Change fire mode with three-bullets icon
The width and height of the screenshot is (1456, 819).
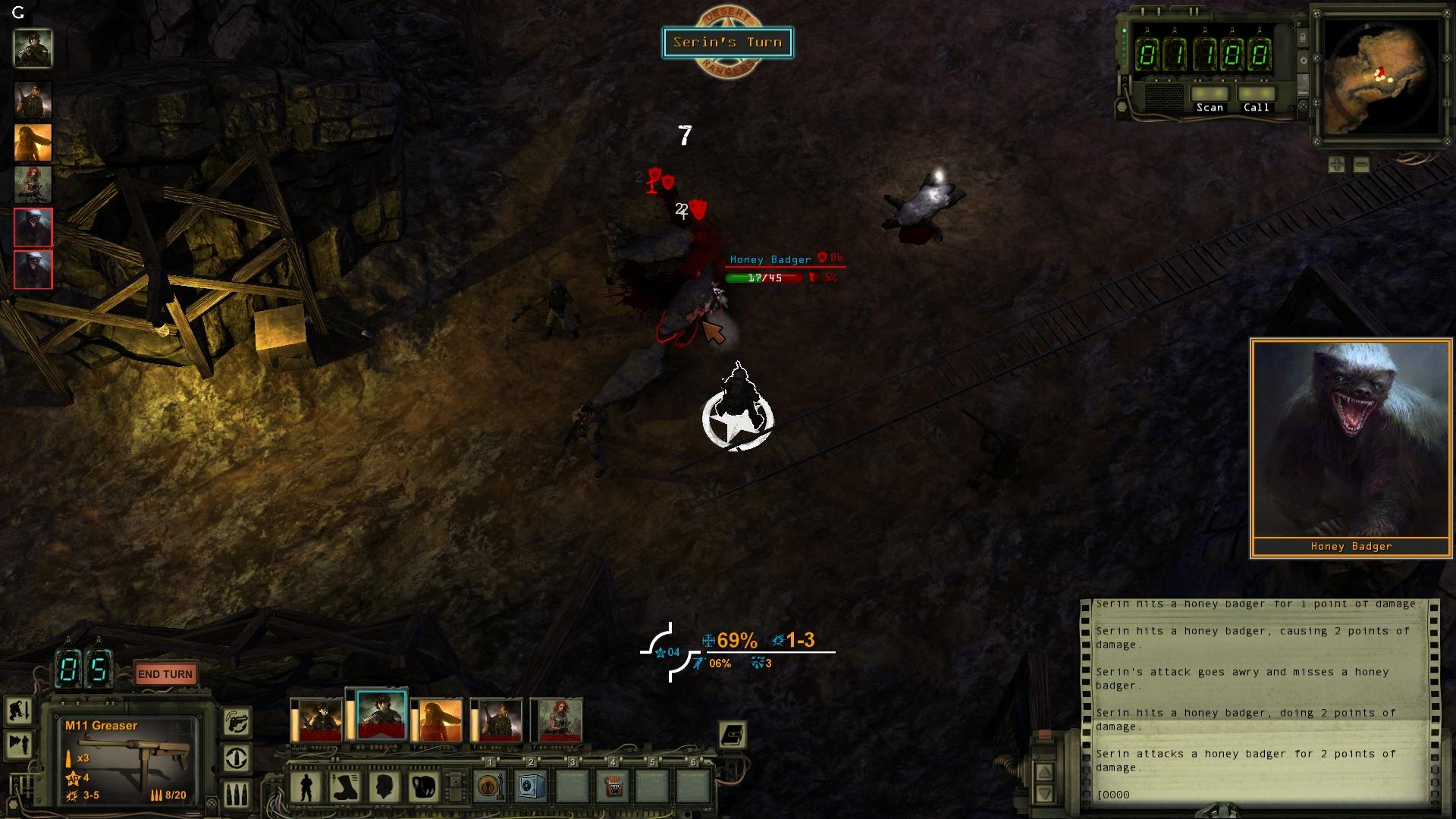pos(237,794)
